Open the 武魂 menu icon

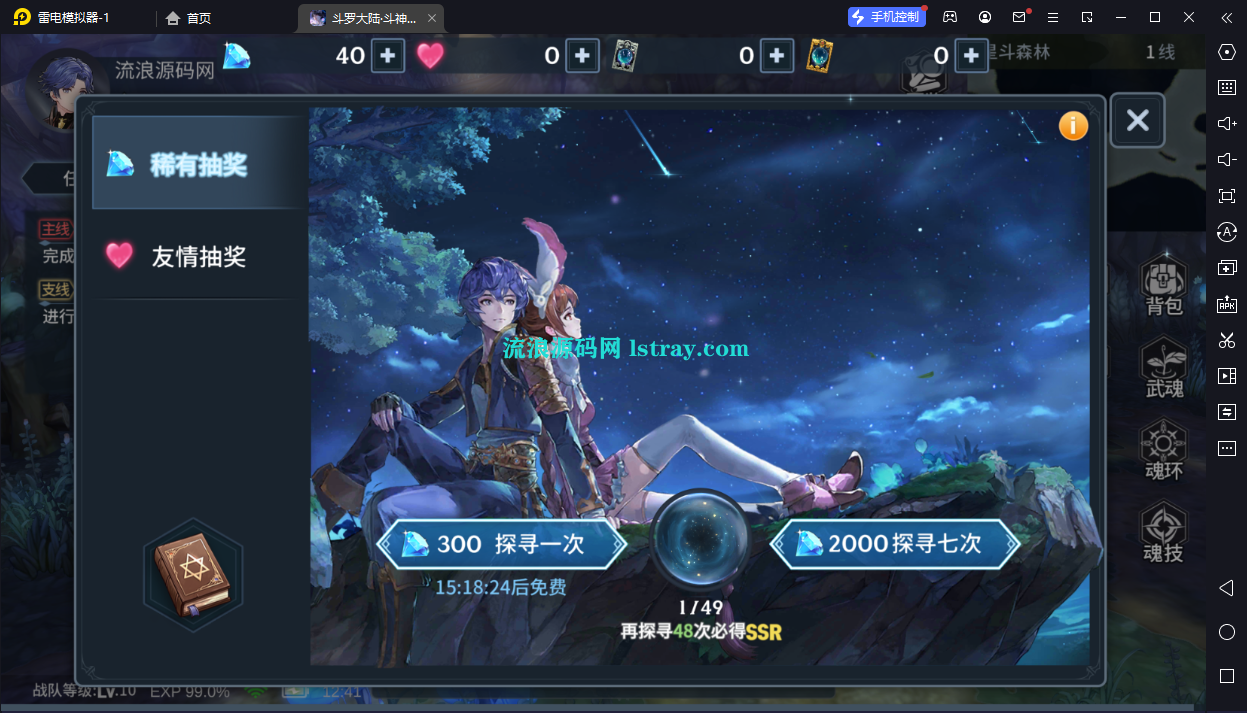coord(1164,369)
